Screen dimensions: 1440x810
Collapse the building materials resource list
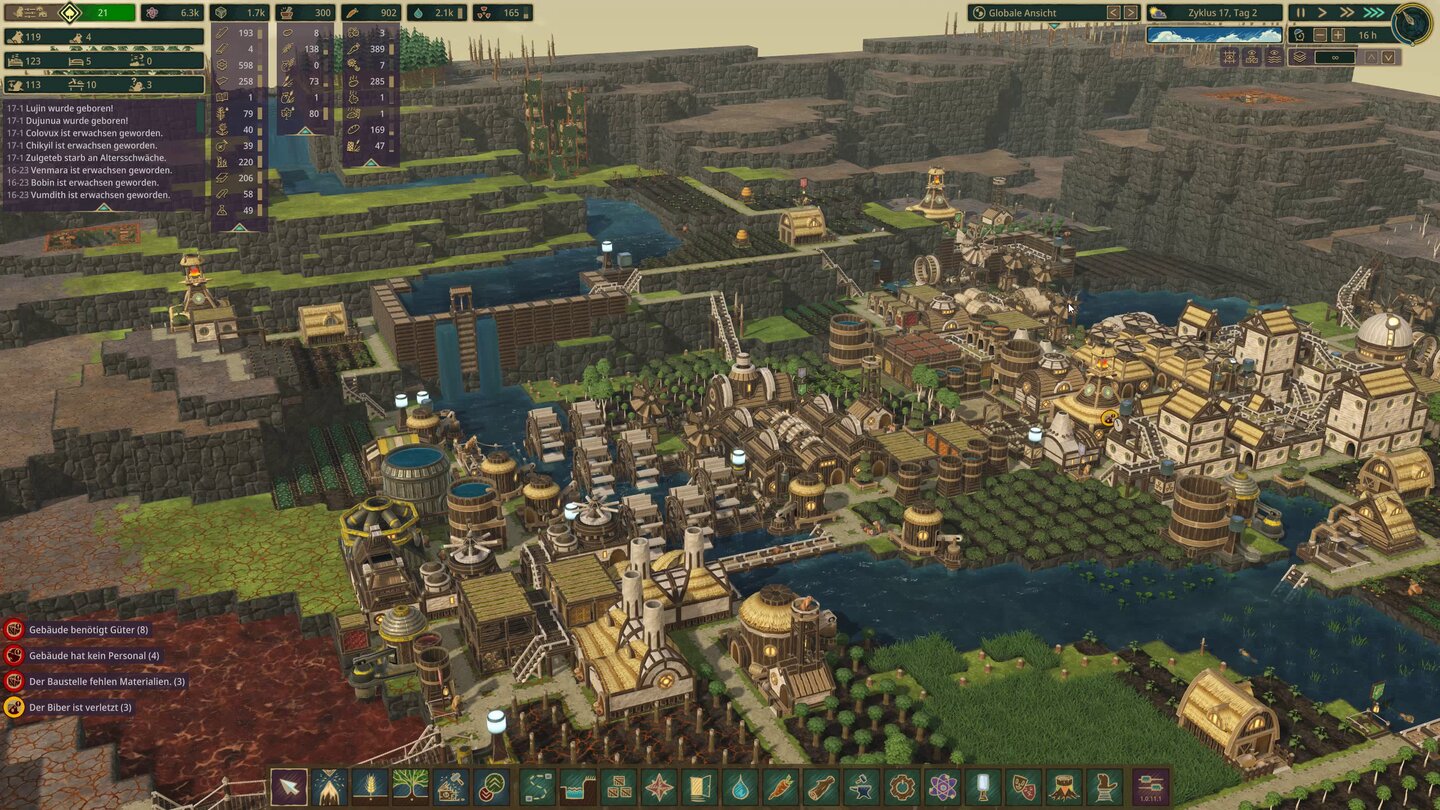(x=239, y=228)
